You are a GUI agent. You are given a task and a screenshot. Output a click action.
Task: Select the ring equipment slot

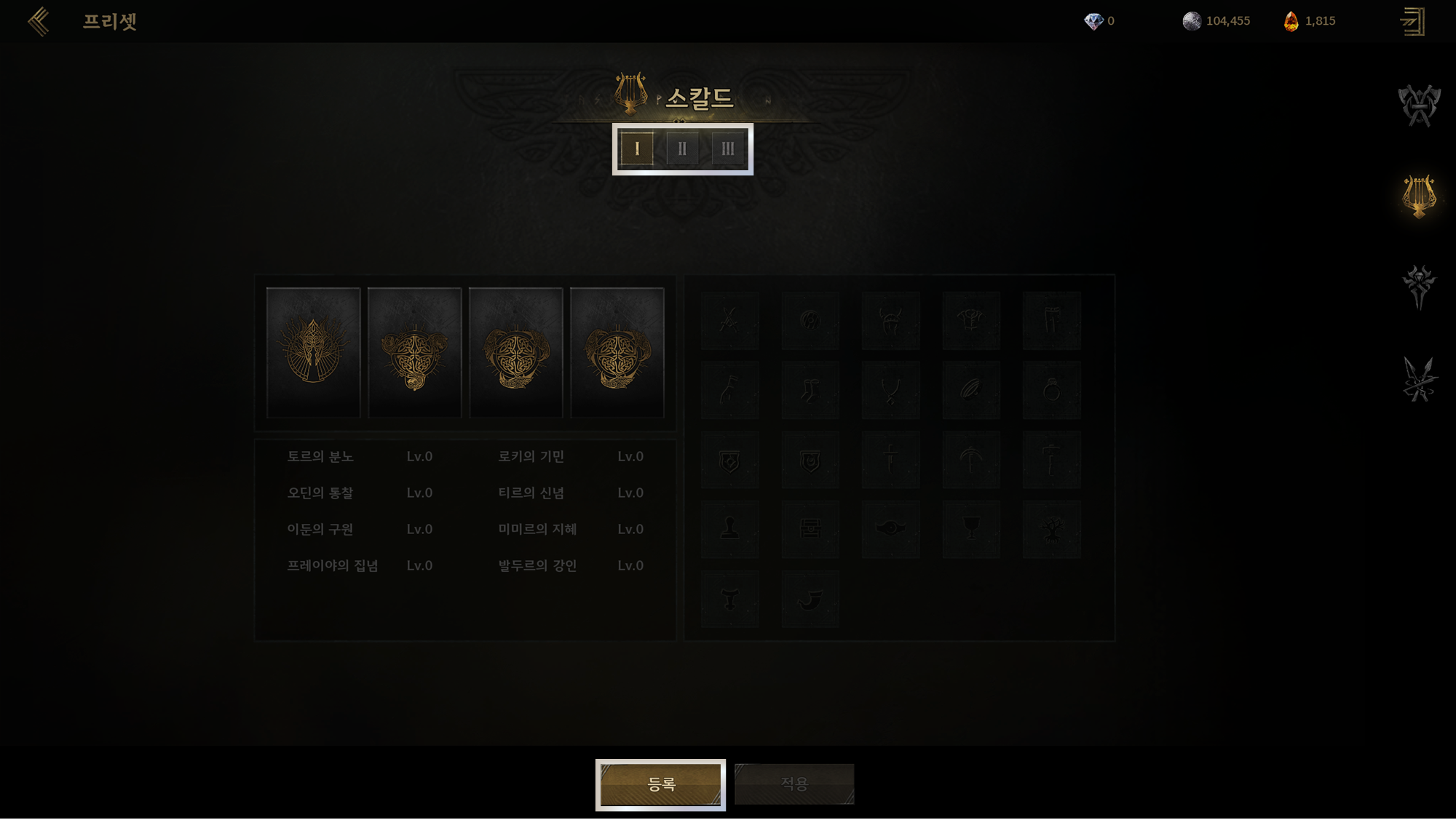click(x=1051, y=390)
